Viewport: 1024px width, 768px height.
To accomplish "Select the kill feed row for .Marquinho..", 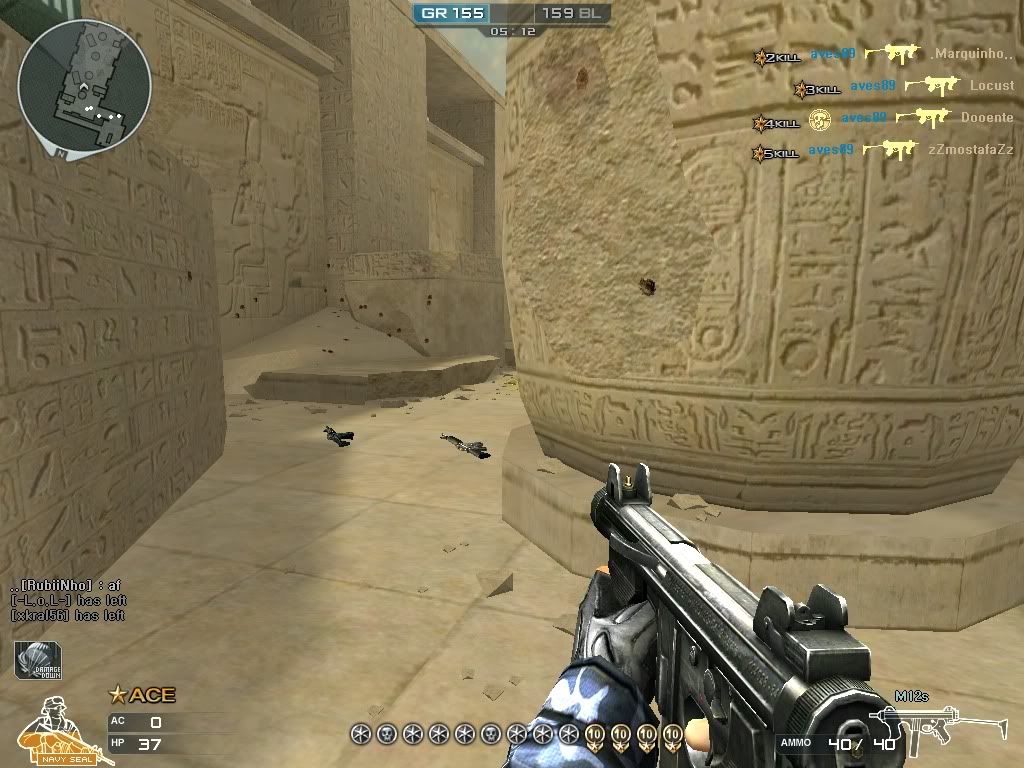I will pos(884,55).
